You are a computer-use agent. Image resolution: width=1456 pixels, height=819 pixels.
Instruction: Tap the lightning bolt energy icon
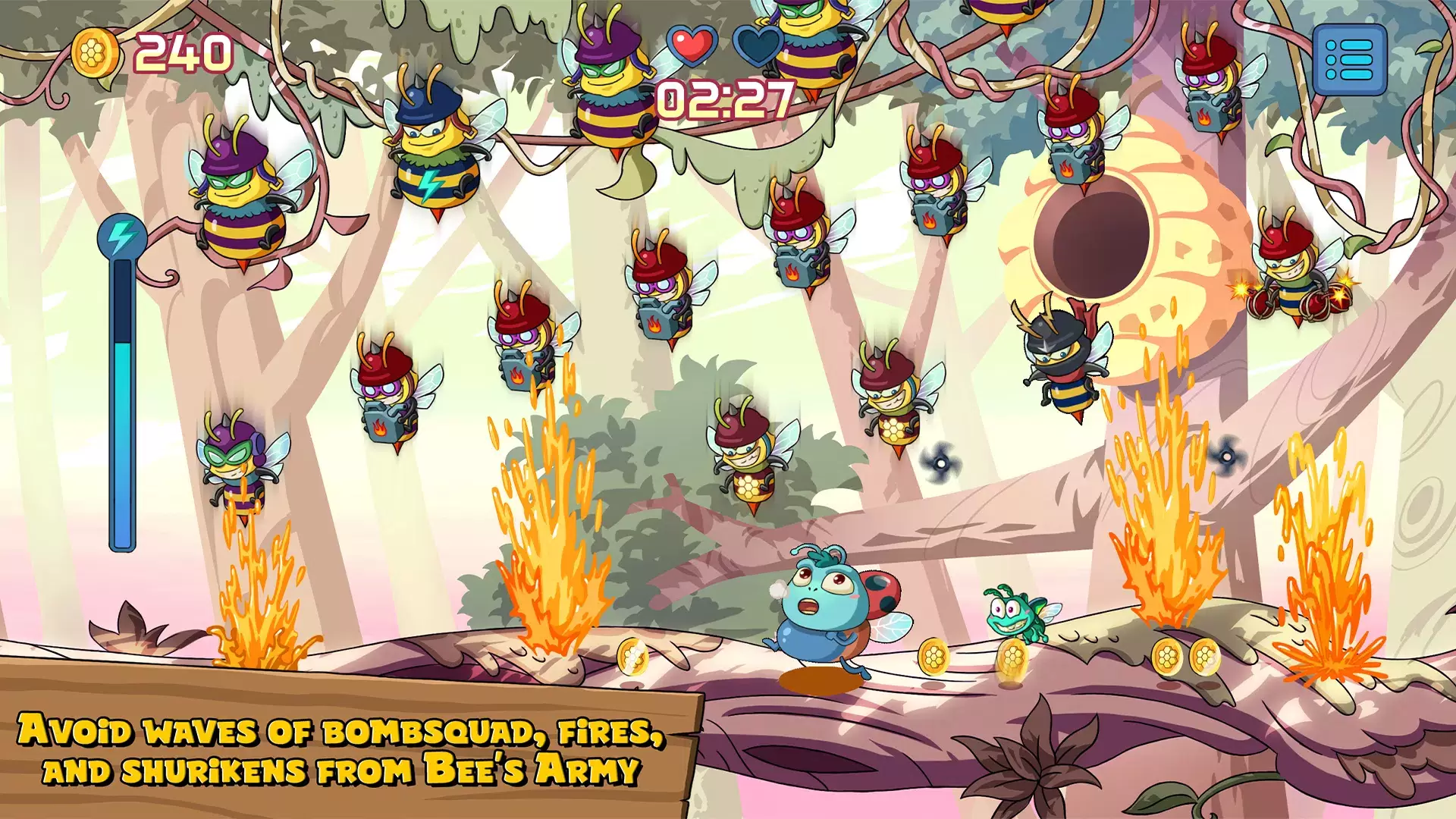click(x=121, y=236)
